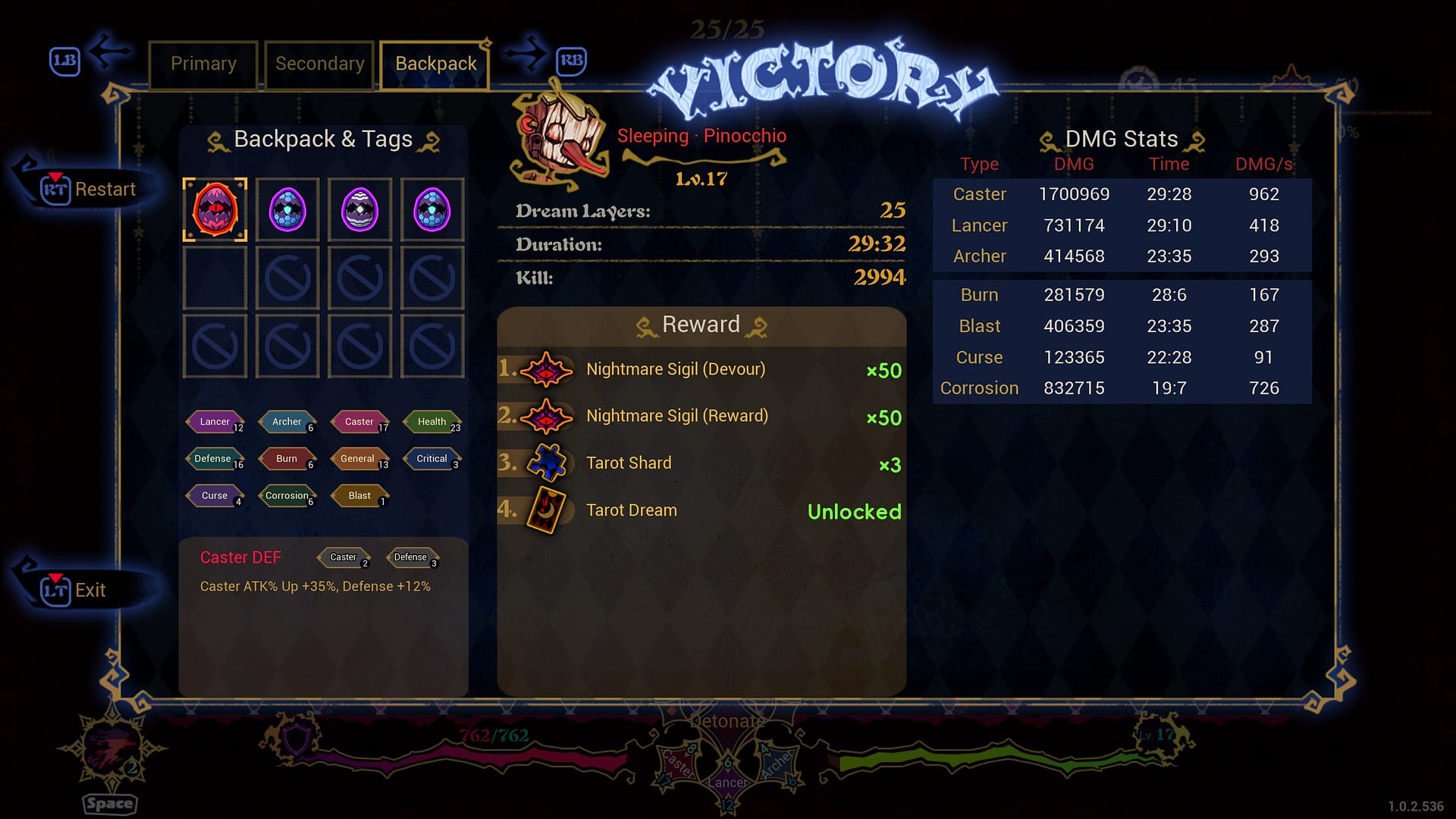Pick the Blast tag
Image resolution: width=1456 pixels, height=819 pixels.
tap(360, 496)
